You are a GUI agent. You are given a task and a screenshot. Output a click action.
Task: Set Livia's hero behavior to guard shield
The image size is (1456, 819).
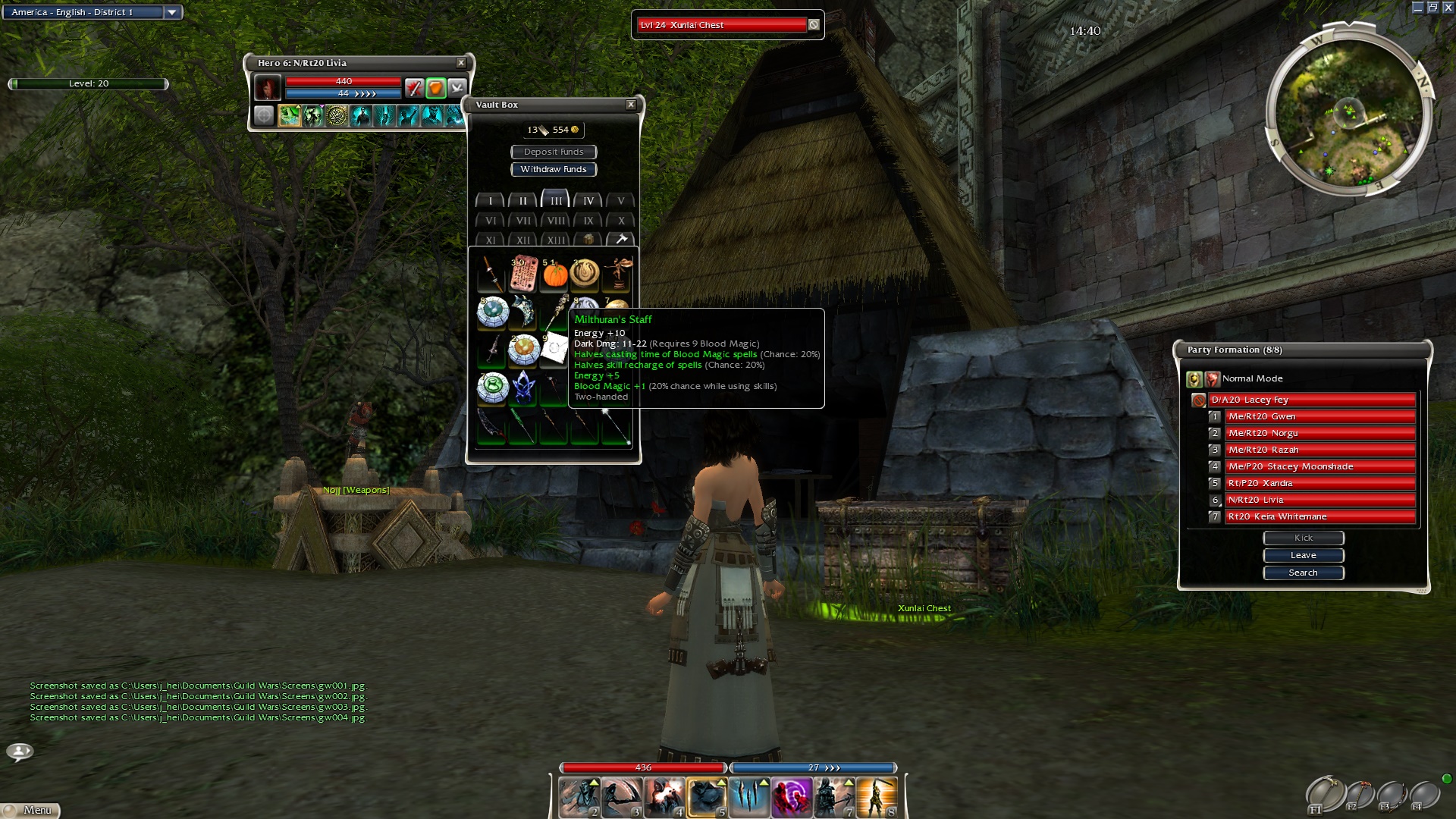[x=435, y=88]
